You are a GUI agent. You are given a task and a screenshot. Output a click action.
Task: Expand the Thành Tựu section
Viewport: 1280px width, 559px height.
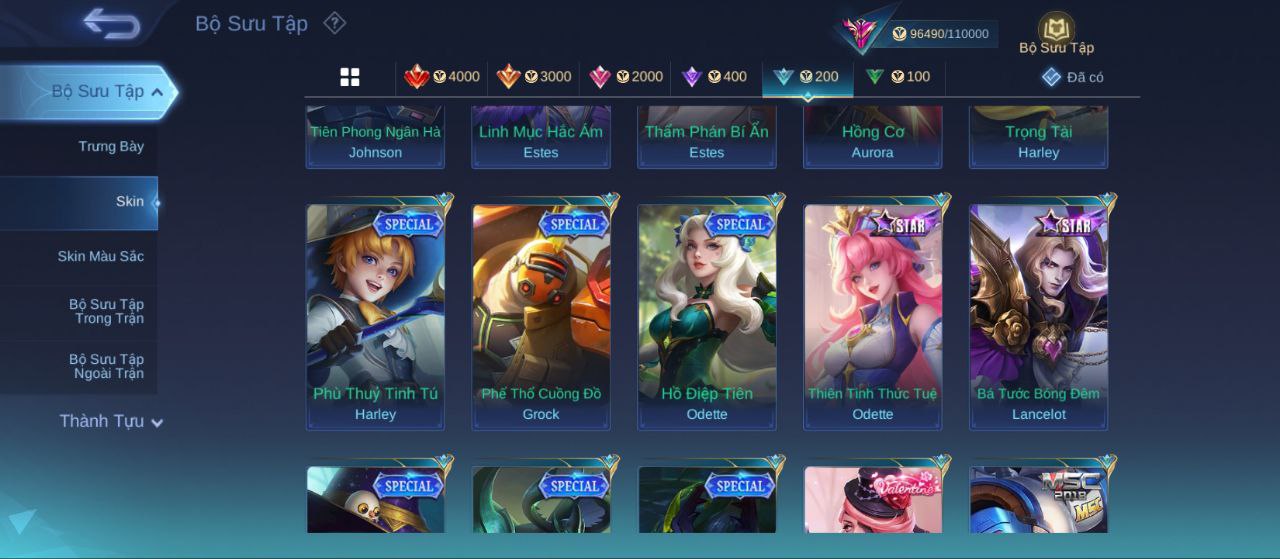coord(110,422)
